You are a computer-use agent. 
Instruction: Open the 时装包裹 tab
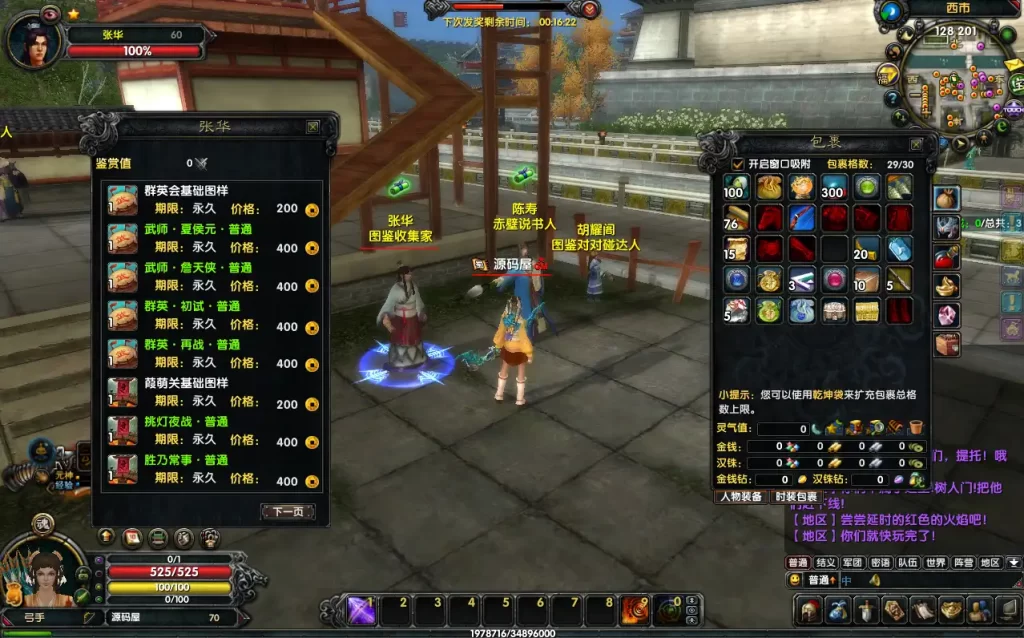point(795,497)
